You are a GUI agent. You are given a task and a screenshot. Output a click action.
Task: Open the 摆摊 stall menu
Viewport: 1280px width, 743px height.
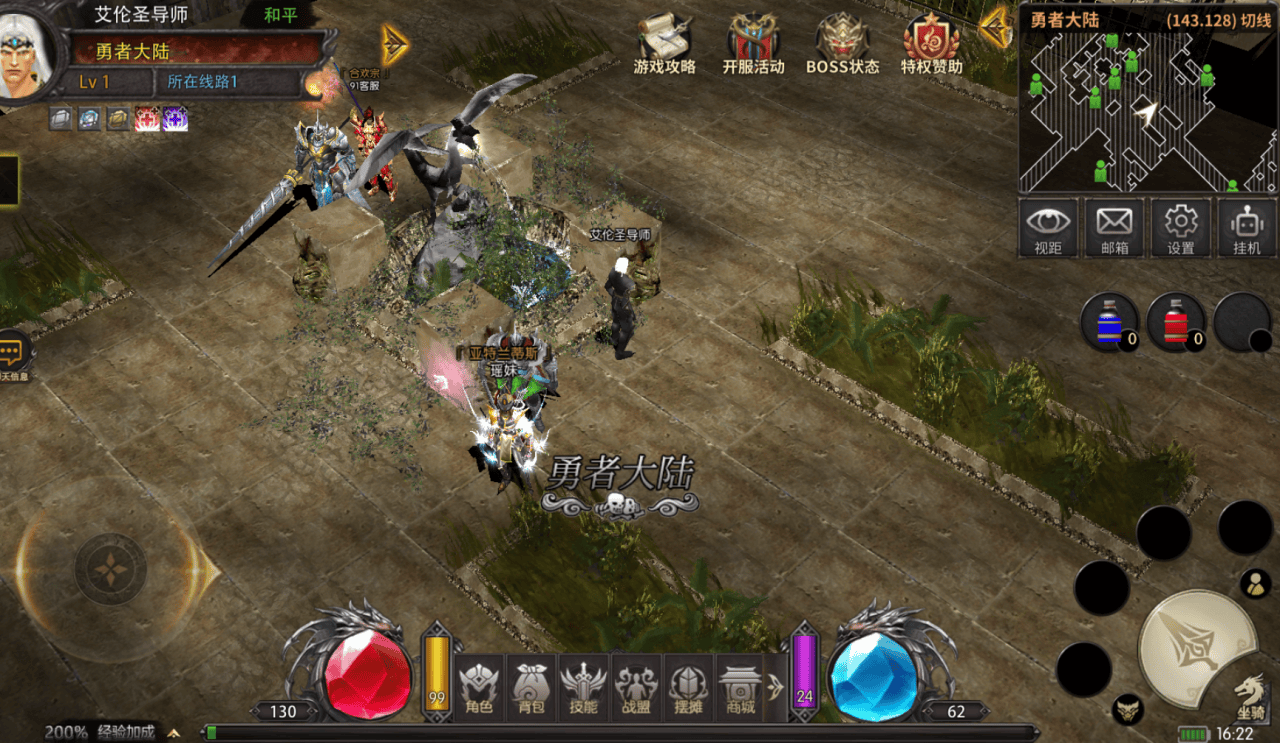(687, 689)
